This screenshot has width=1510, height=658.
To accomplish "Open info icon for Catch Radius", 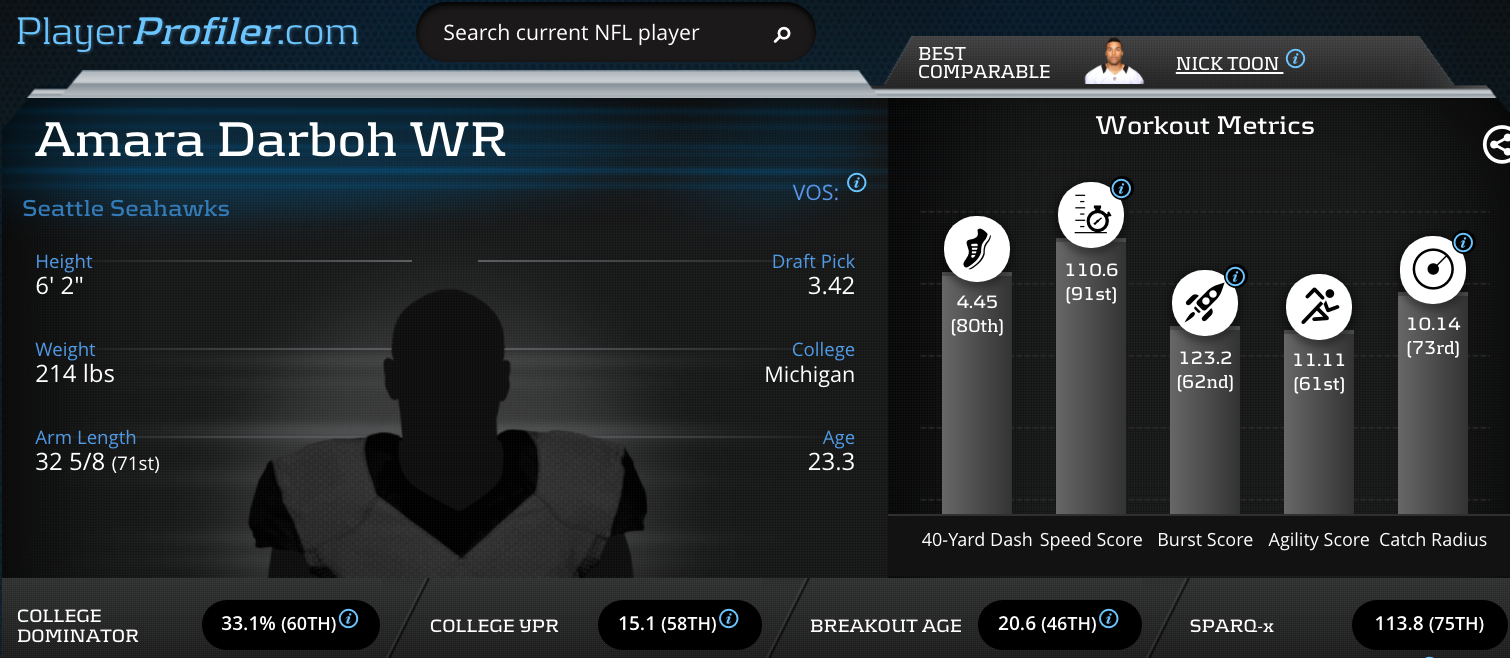I will [1462, 242].
